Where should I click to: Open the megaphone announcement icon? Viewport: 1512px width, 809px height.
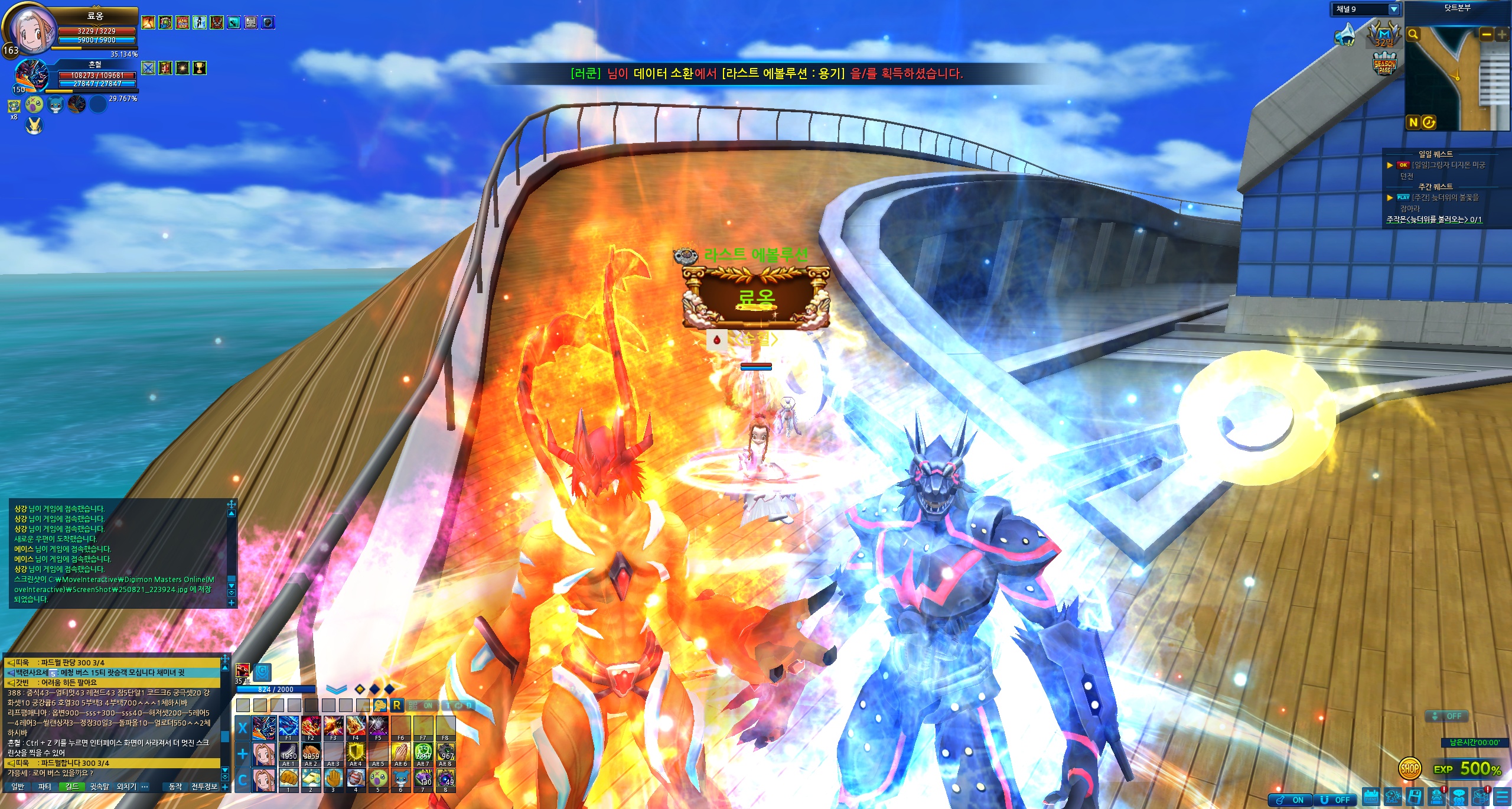[x=1346, y=35]
